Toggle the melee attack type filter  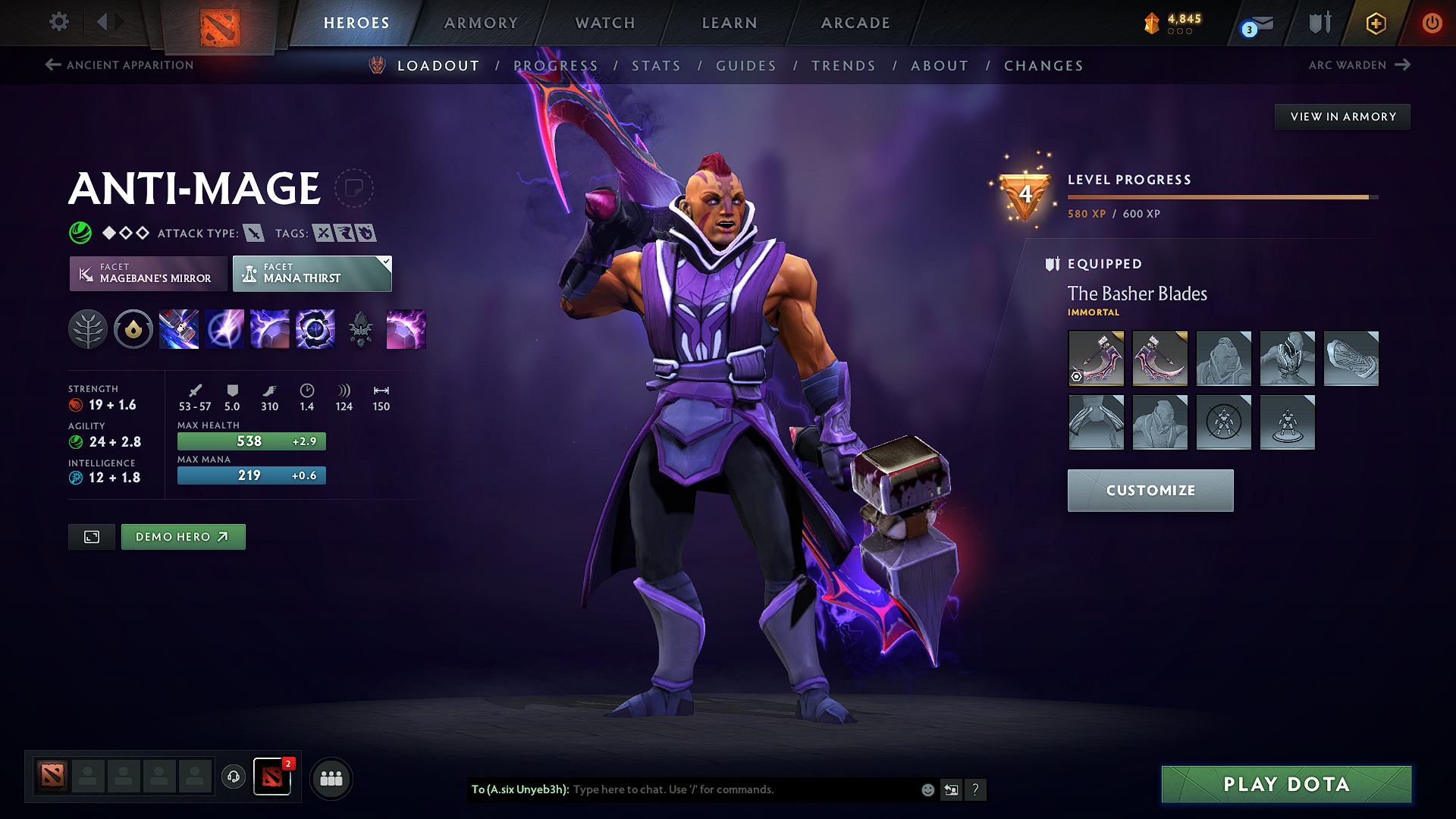click(254, 233)
